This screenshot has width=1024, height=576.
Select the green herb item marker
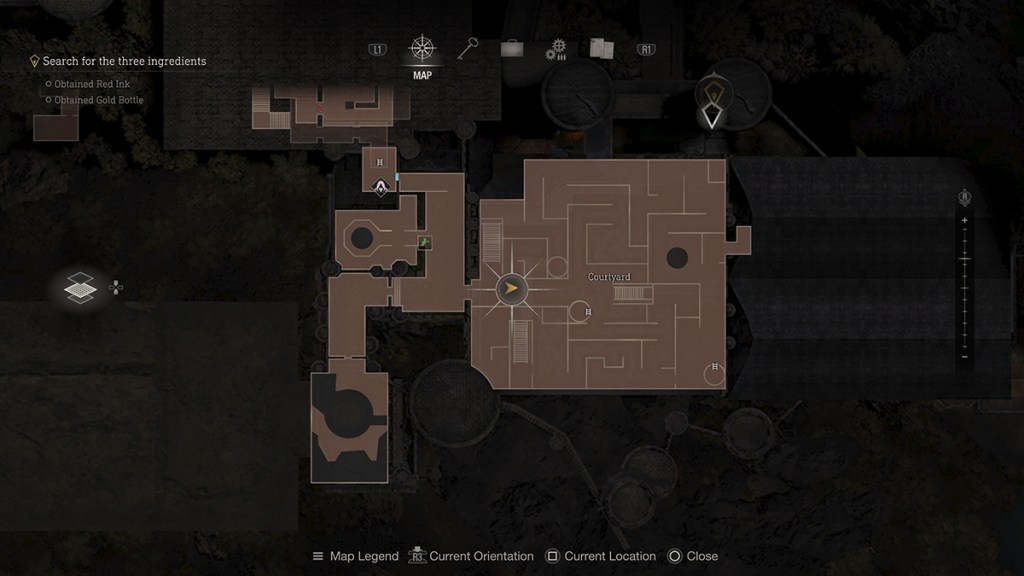pyautogui.click(x=425, y=242)
